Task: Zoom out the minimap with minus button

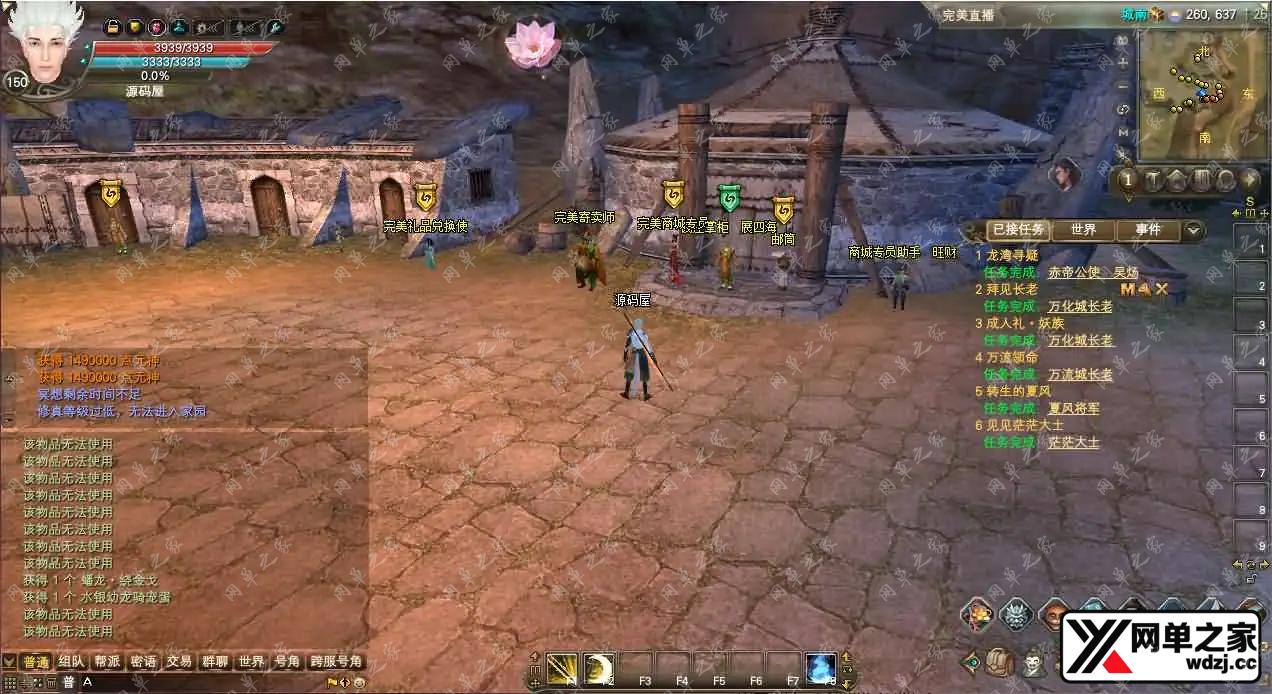Action: point(1123,85)
